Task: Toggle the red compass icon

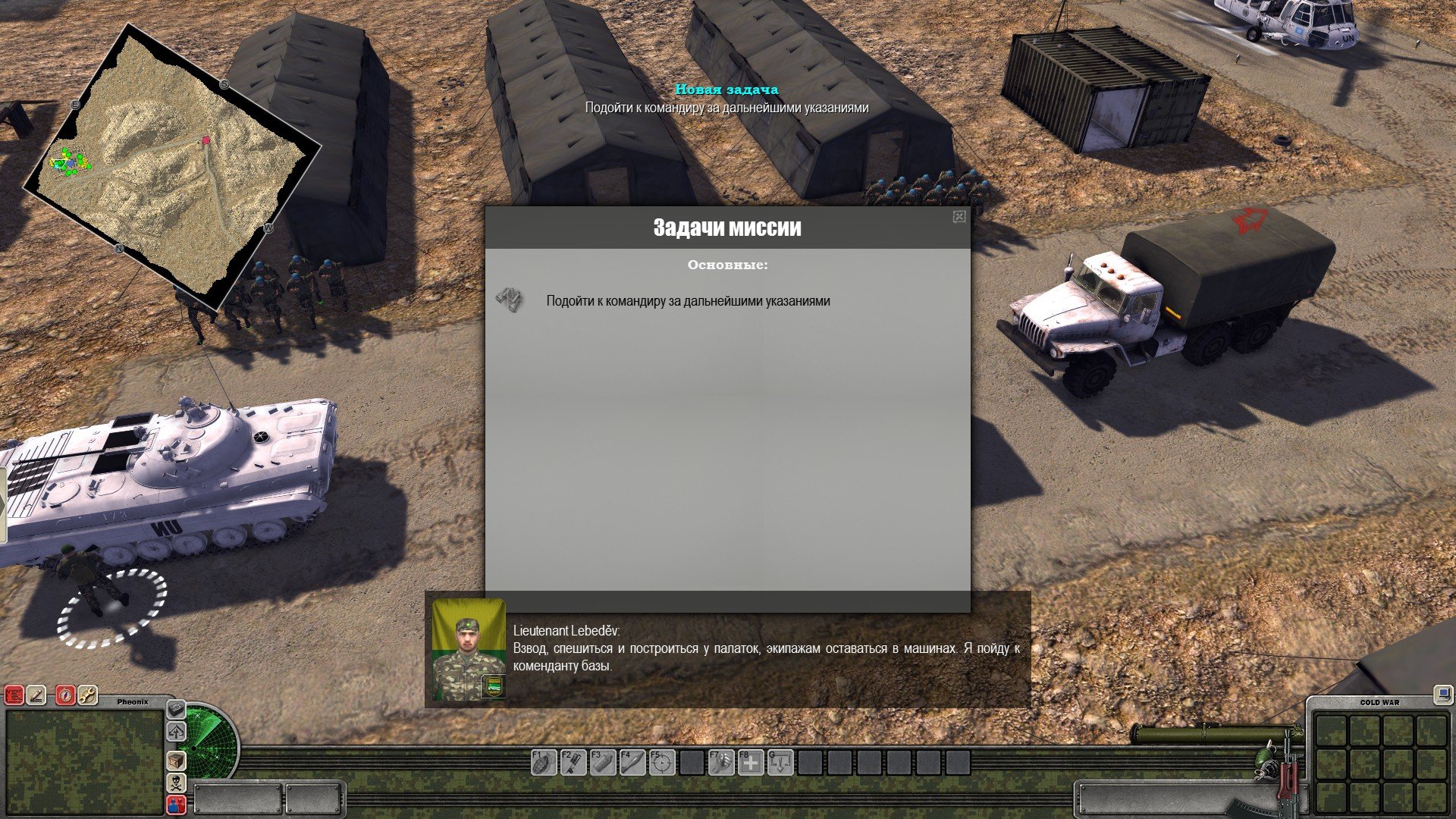Action: (65, 695)
